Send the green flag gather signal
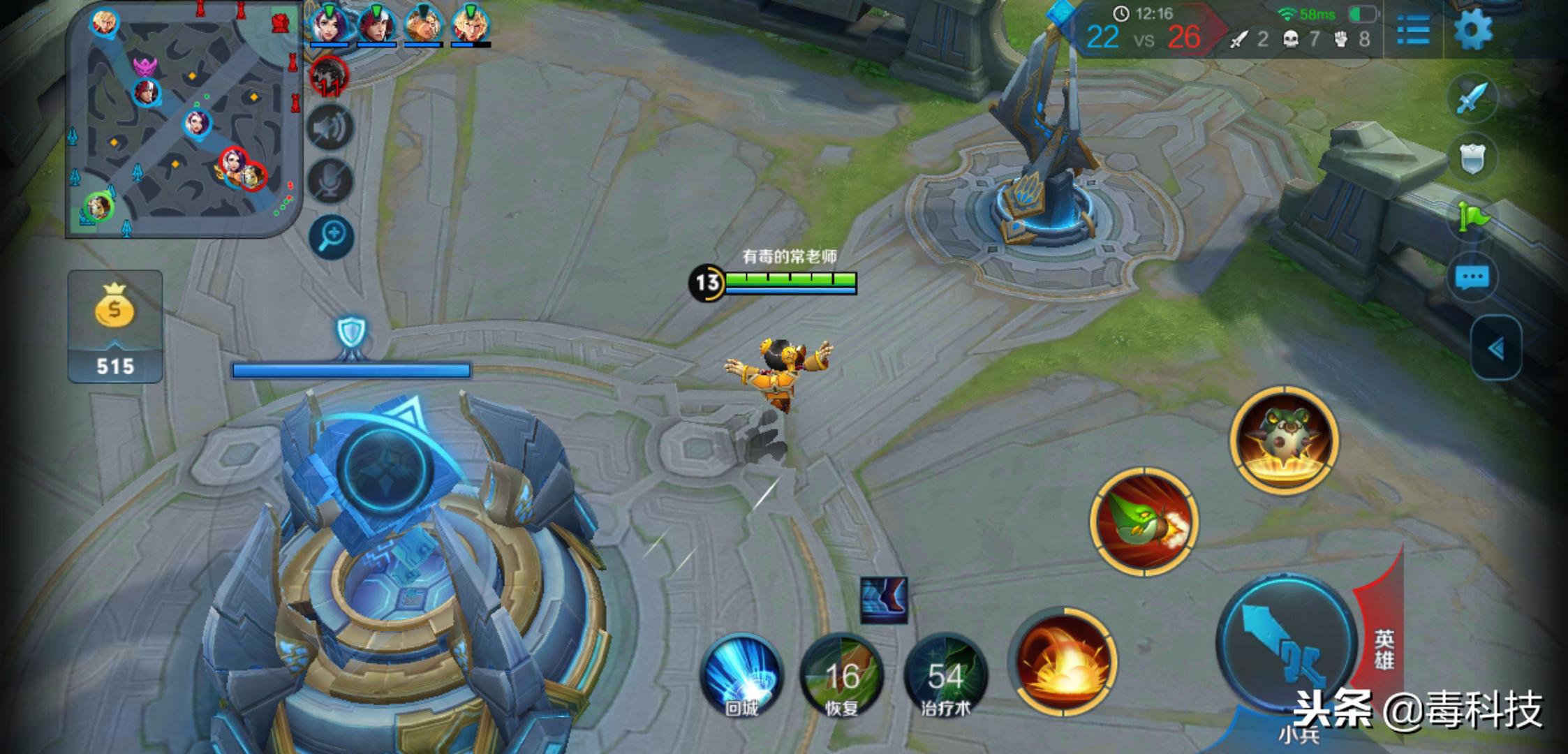This screenshot has height=754, width=1568. (x=1473, y=217)
